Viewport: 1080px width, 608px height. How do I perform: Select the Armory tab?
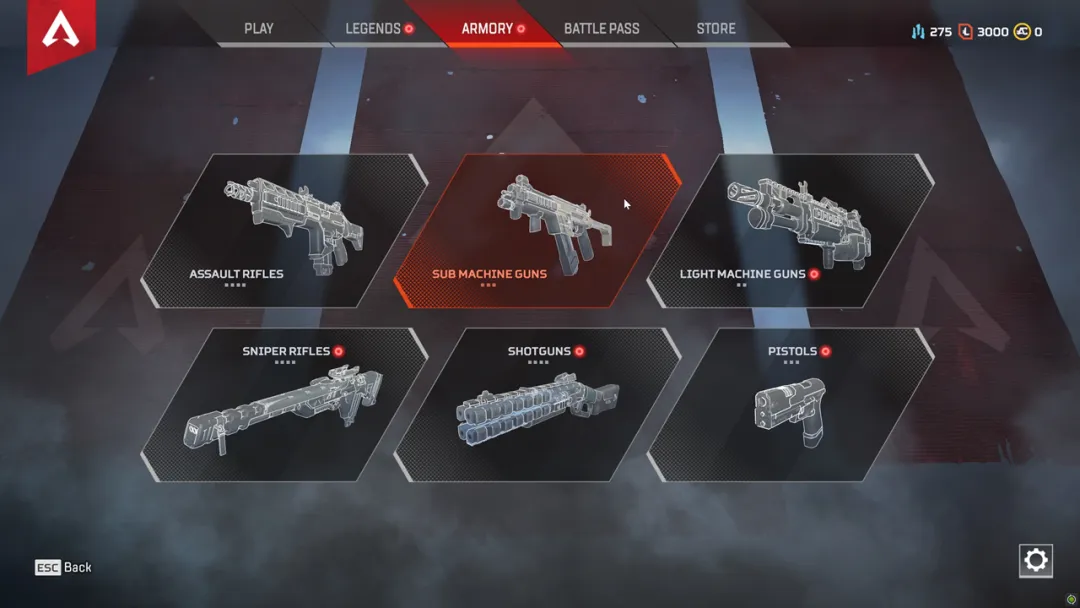tap(488, 29)
